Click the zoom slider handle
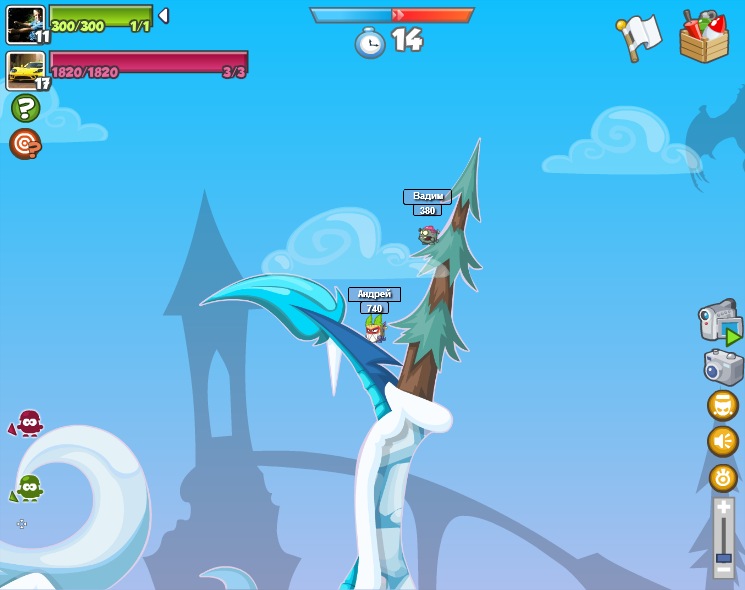Image resolution: width=745 pixels, height=590 pixels. [723, 556]
